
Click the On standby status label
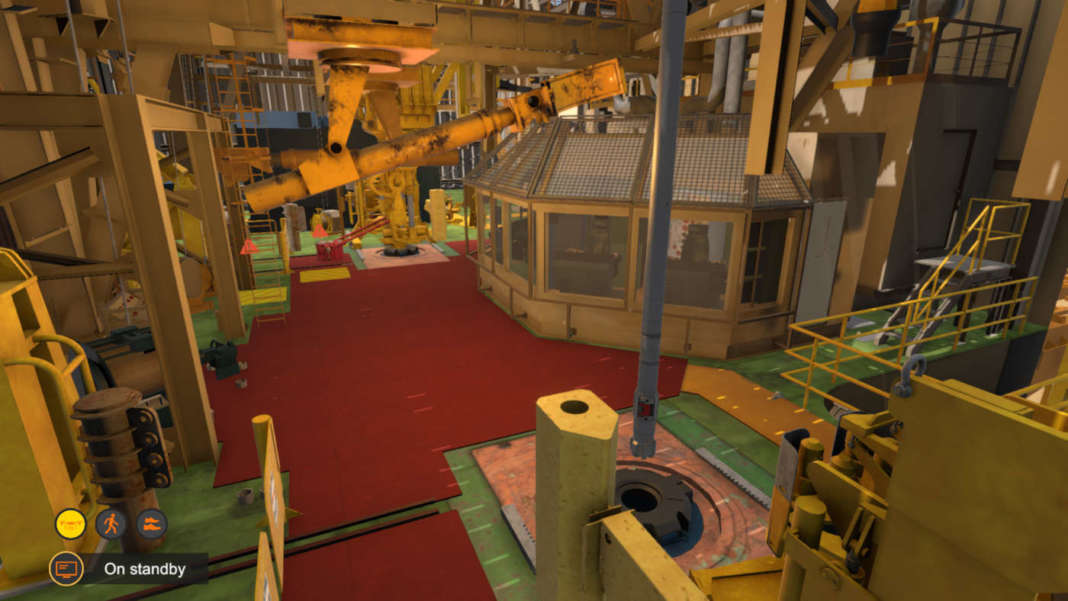coord(146,569)
